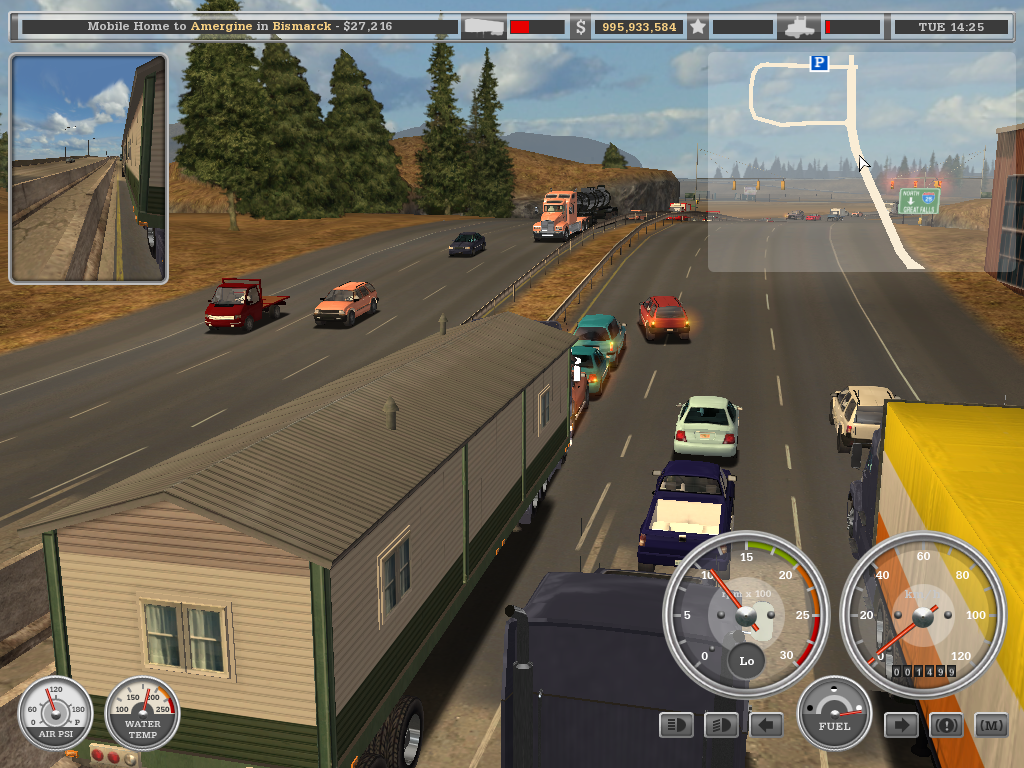Click the rear-view mirror camera panel
The image size is (1024, 768).
coord(88,169)
